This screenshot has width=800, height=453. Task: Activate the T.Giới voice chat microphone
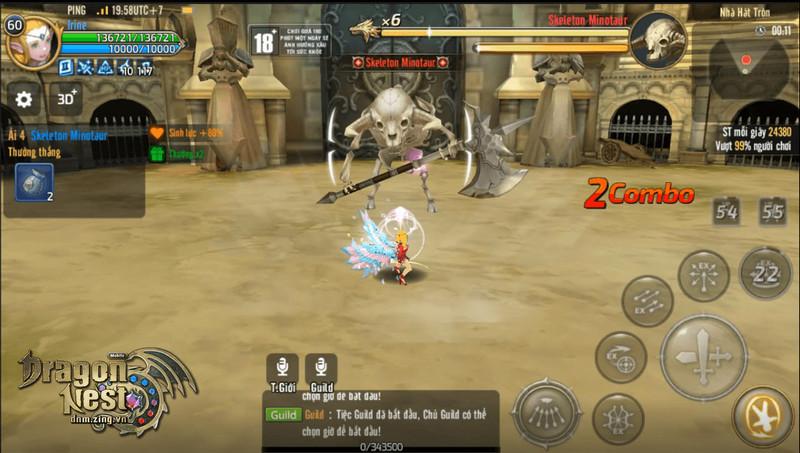[x=282, y=369]
